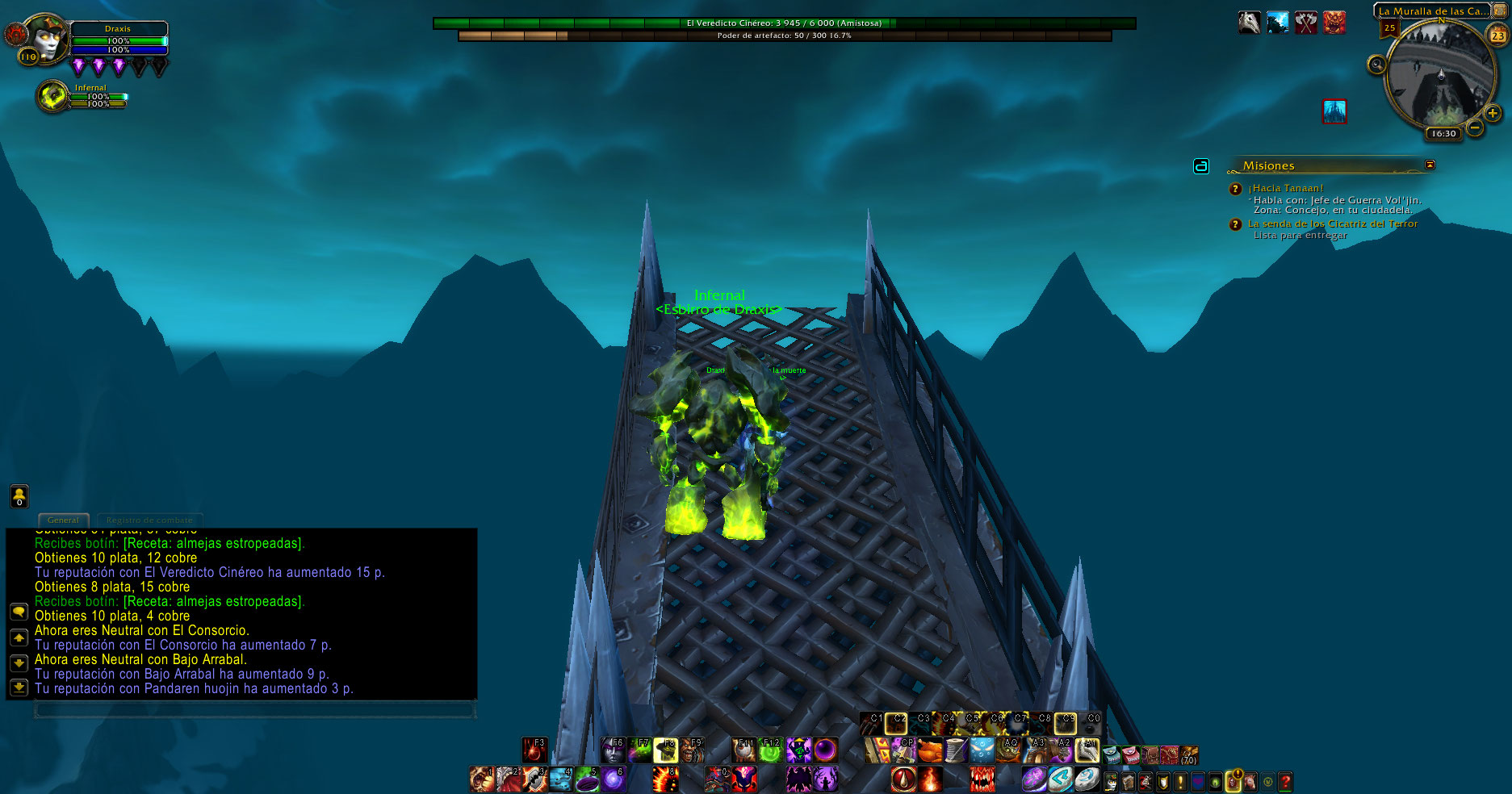Image resolution: width=1512 pixels, height=794 pixels.
Task: Open the ¡Hacia Tanaan! quest entry
Action: point(1286,188)
